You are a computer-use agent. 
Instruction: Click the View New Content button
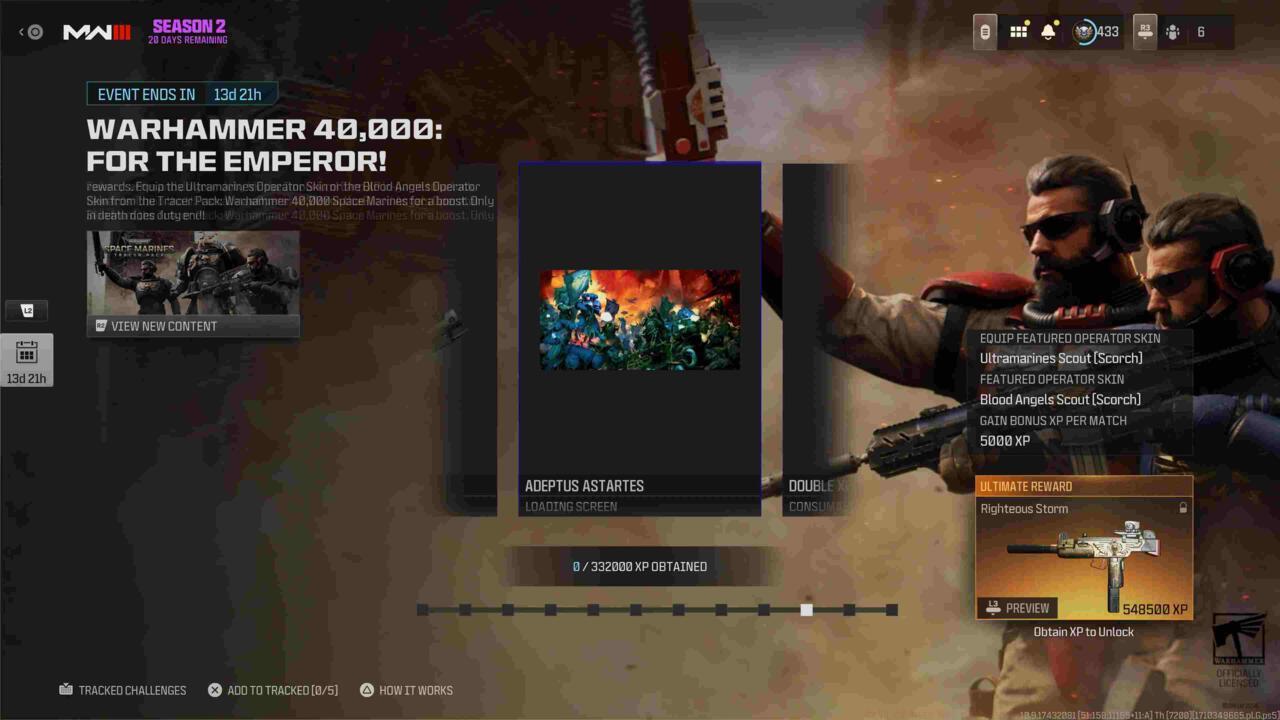click(x=193, y=326)
